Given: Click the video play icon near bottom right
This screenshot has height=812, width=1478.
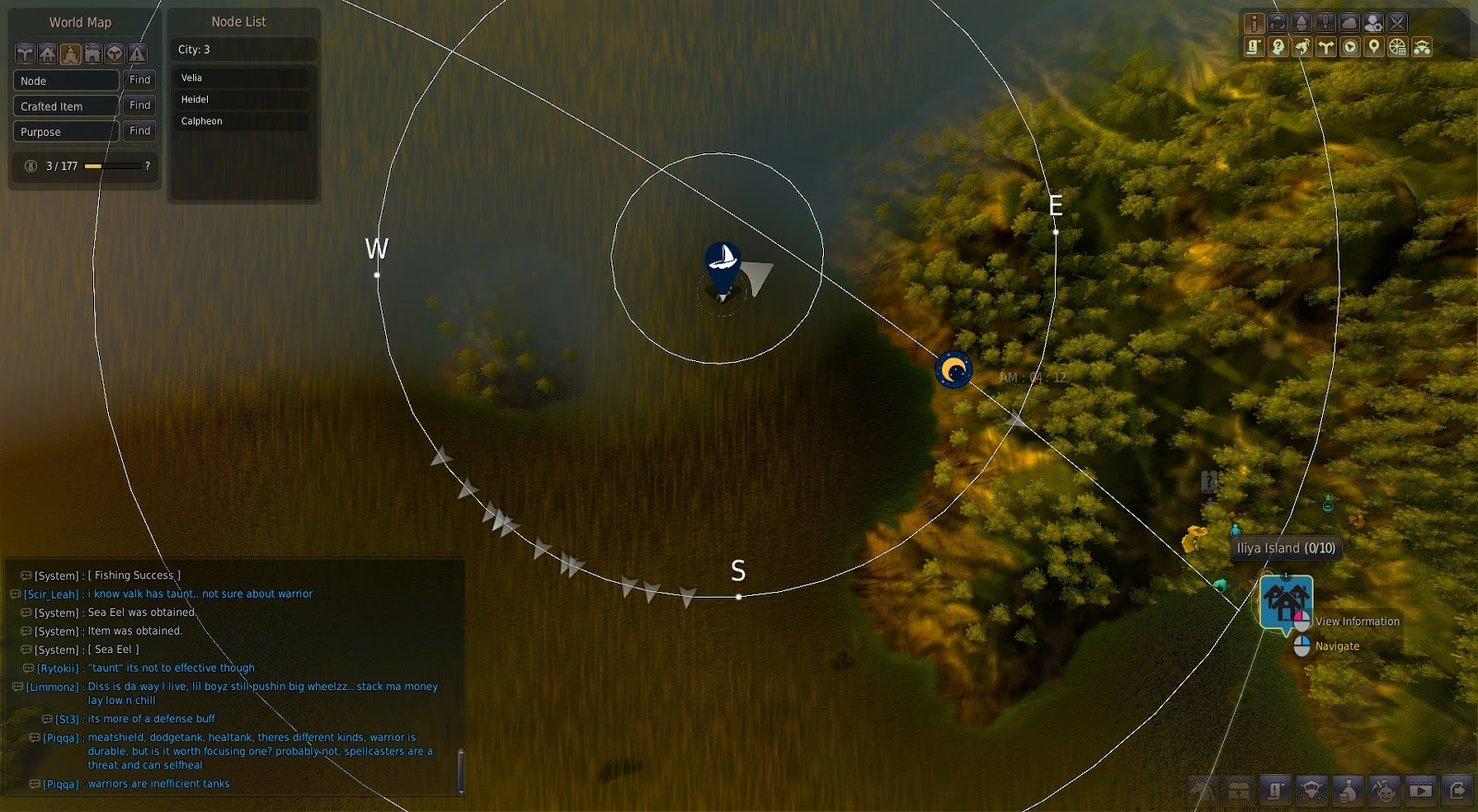Looking at the screenshot, I should 1420,792.
